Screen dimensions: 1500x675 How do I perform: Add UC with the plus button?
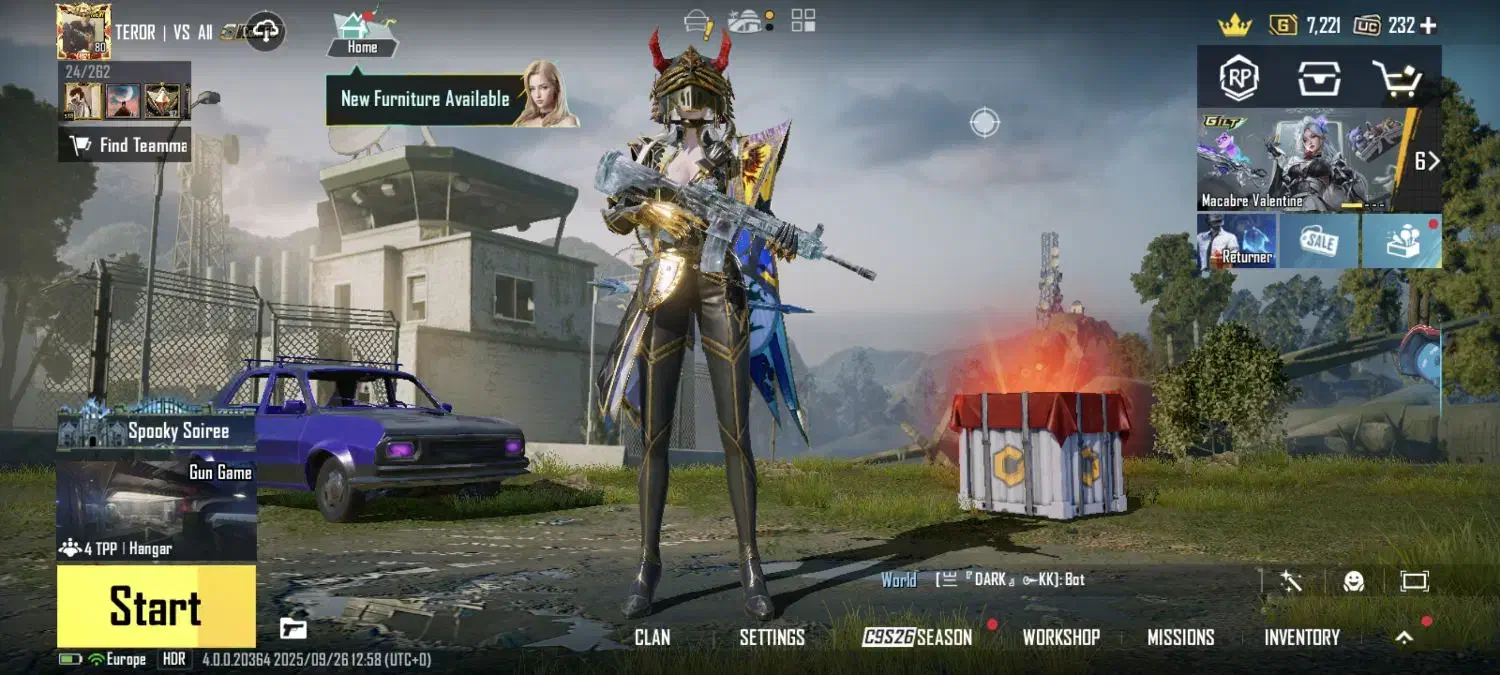click(1428, 26)
